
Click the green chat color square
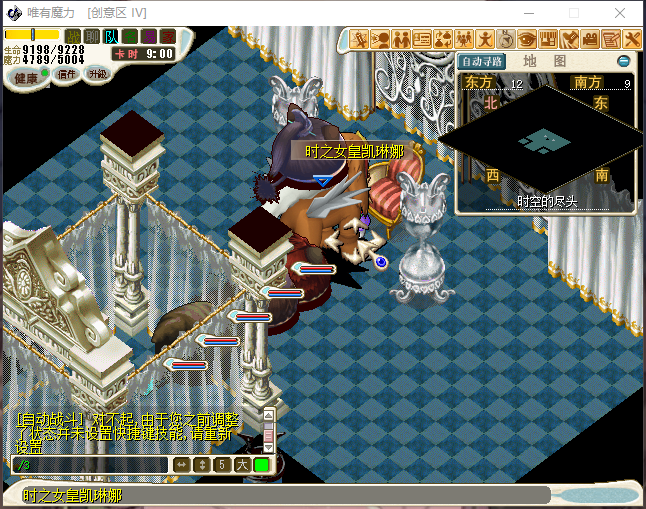click(x=261, y=465)
